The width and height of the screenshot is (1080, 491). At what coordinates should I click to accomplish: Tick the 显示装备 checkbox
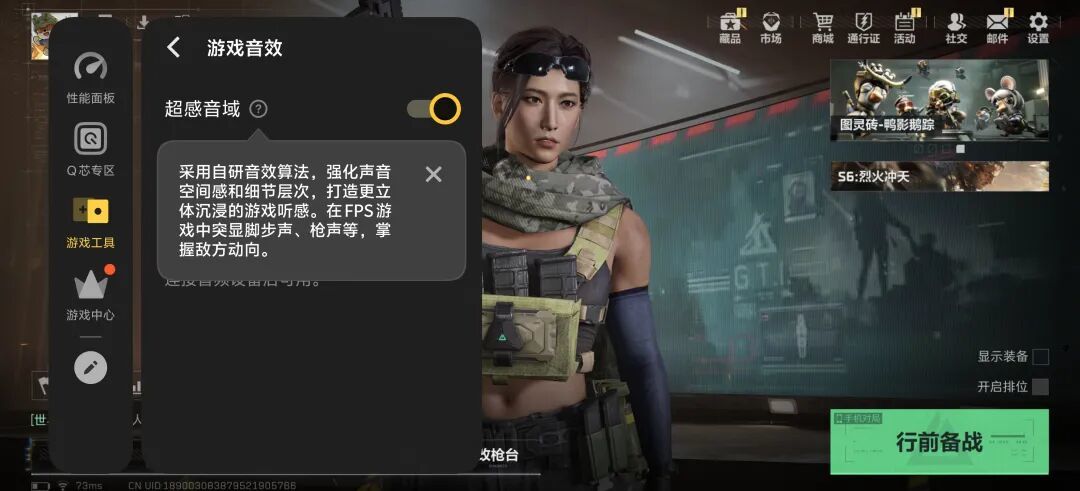pyautogui.click(x=1040, y=357)
